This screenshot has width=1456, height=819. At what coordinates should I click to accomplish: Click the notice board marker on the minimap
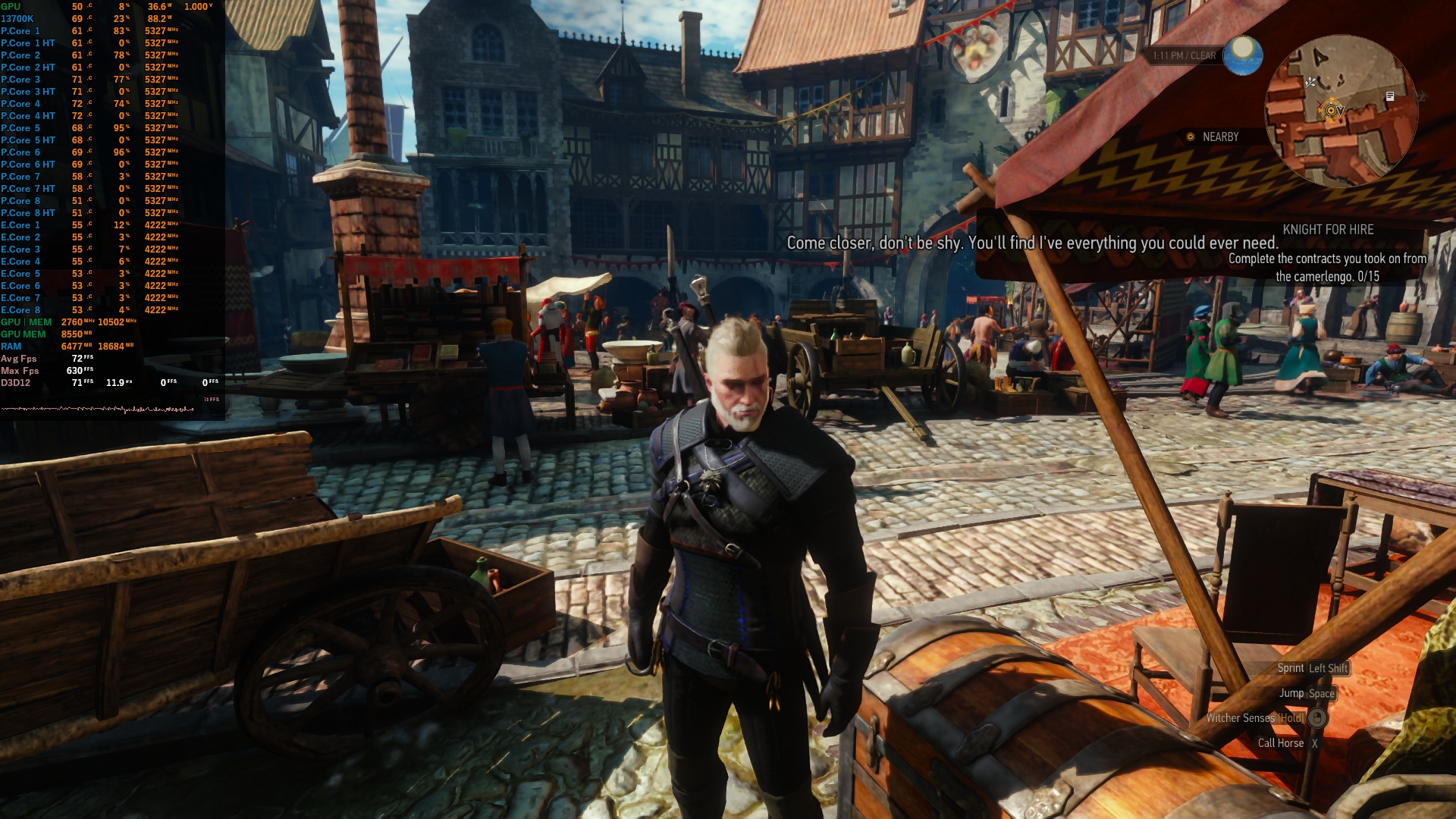pos(1390,96)
